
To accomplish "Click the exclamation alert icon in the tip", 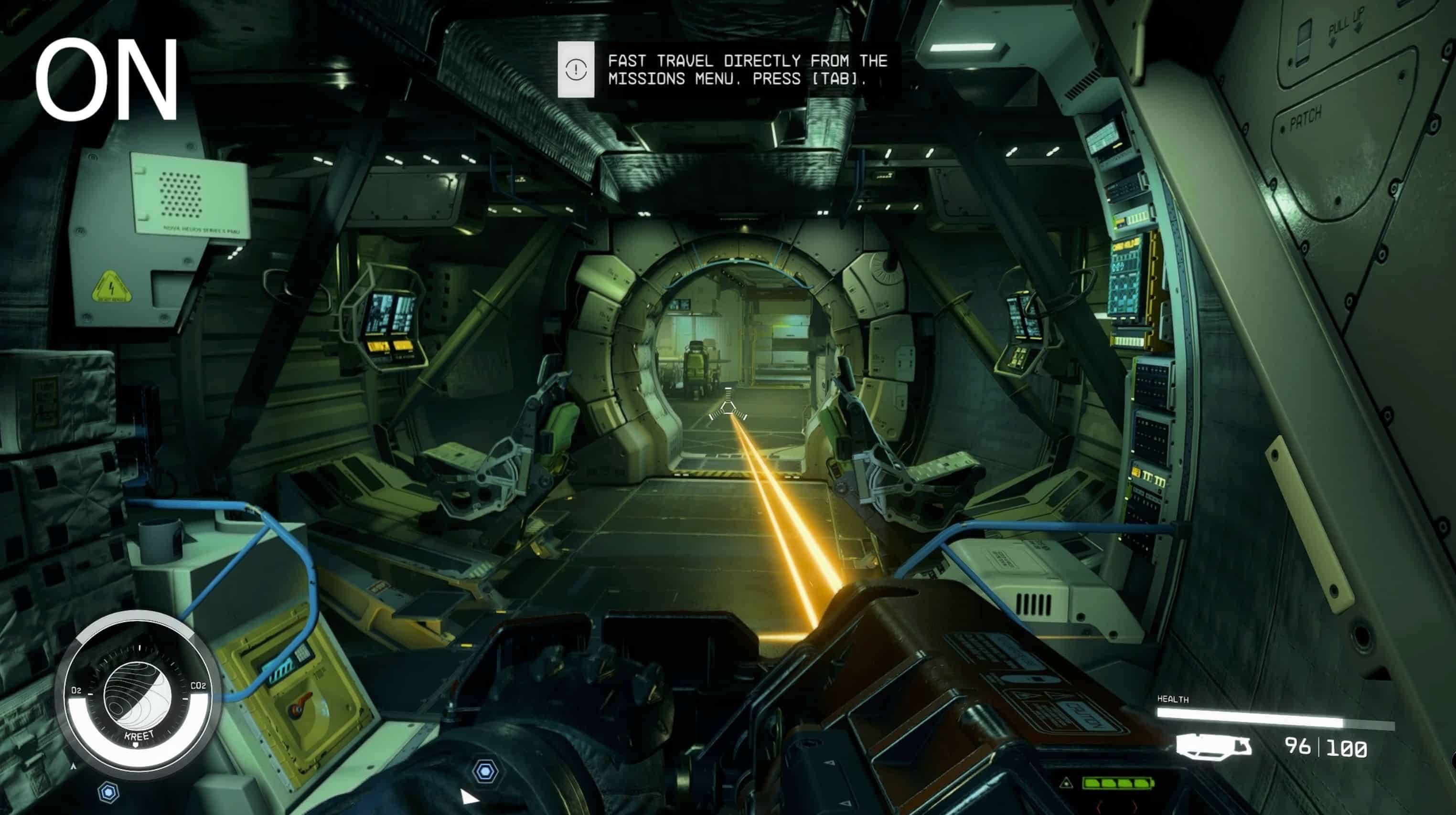I will click(576, 70).
